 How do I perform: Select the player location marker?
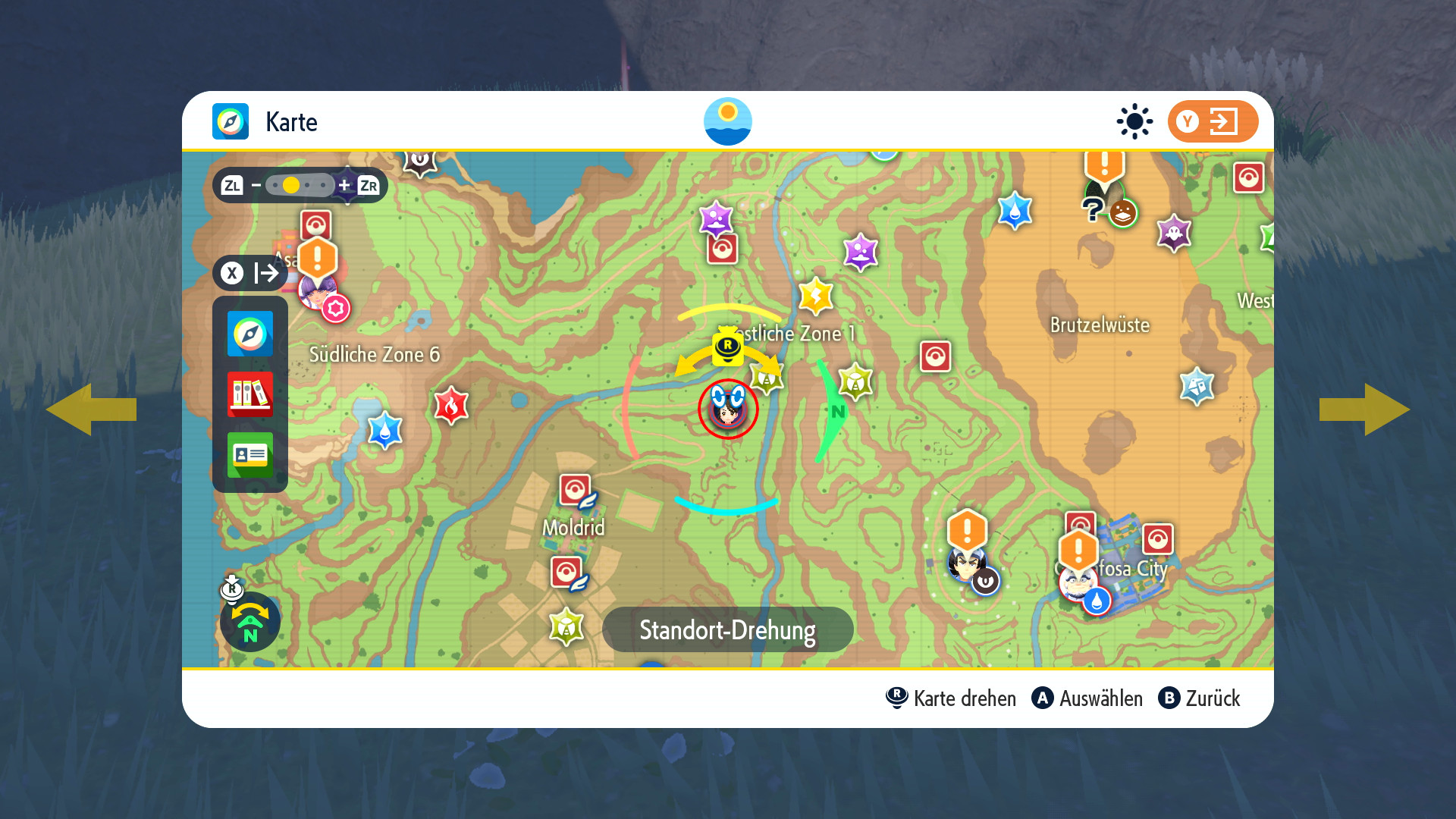(x=728, y=409)
